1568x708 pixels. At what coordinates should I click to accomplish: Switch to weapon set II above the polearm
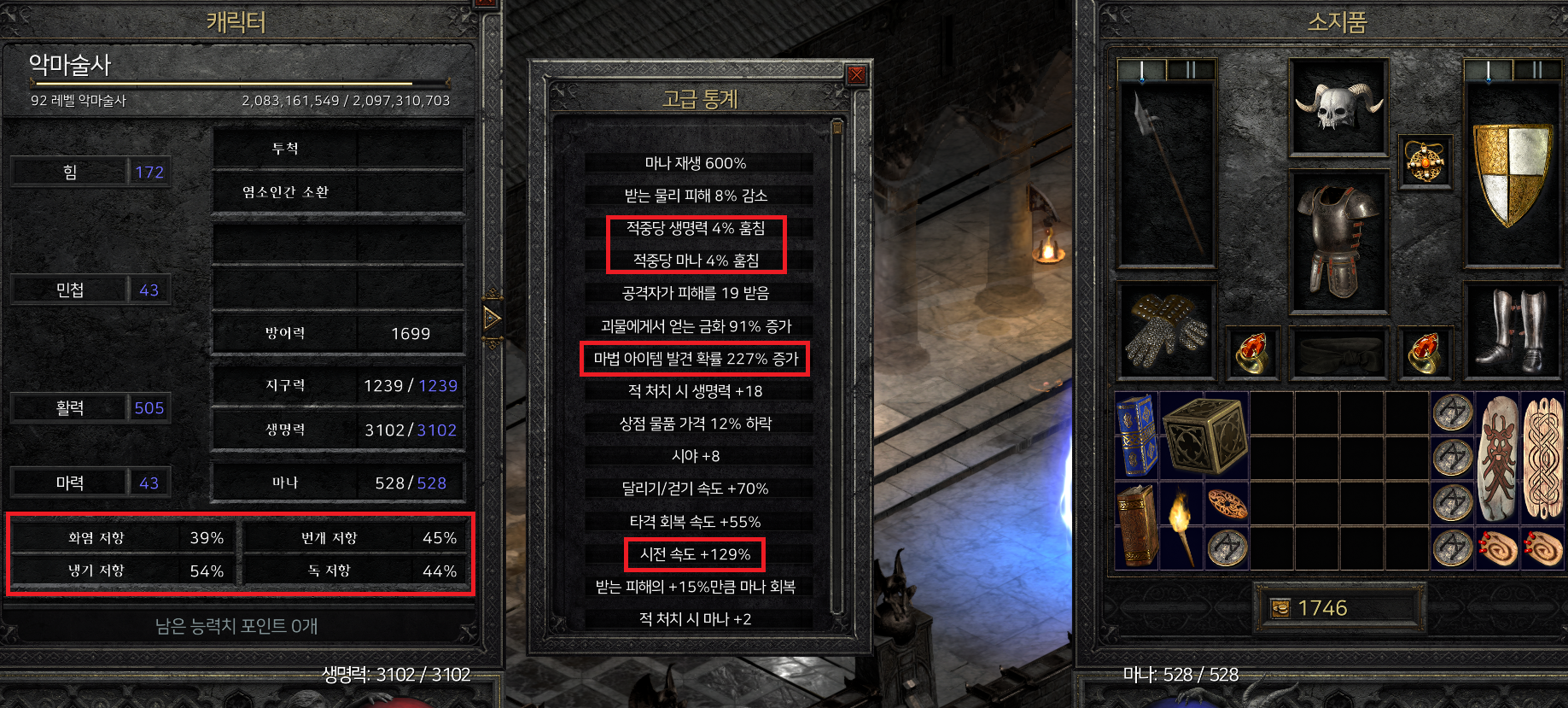pyautogui.click(x=1190, y=70)
